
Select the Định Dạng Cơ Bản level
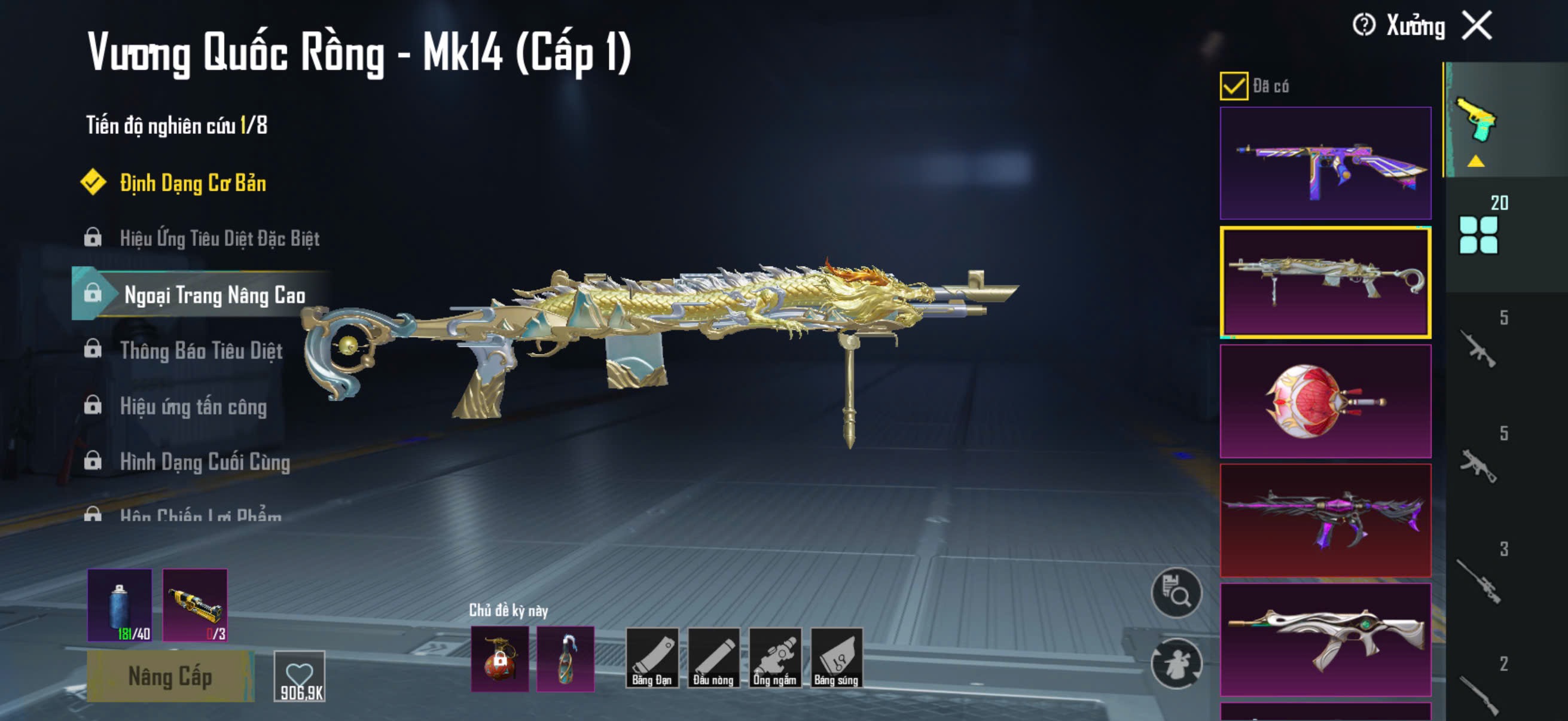pyautogui.click(x=193, y=183)
